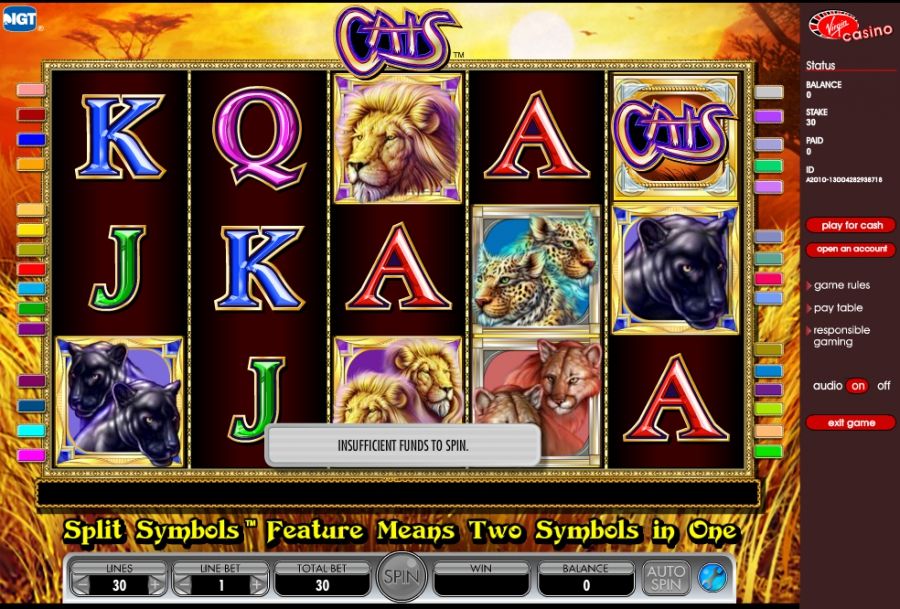Lower the line bet
Image resolution: width=900 pixels, height=609 pixels.
[182, 586]
